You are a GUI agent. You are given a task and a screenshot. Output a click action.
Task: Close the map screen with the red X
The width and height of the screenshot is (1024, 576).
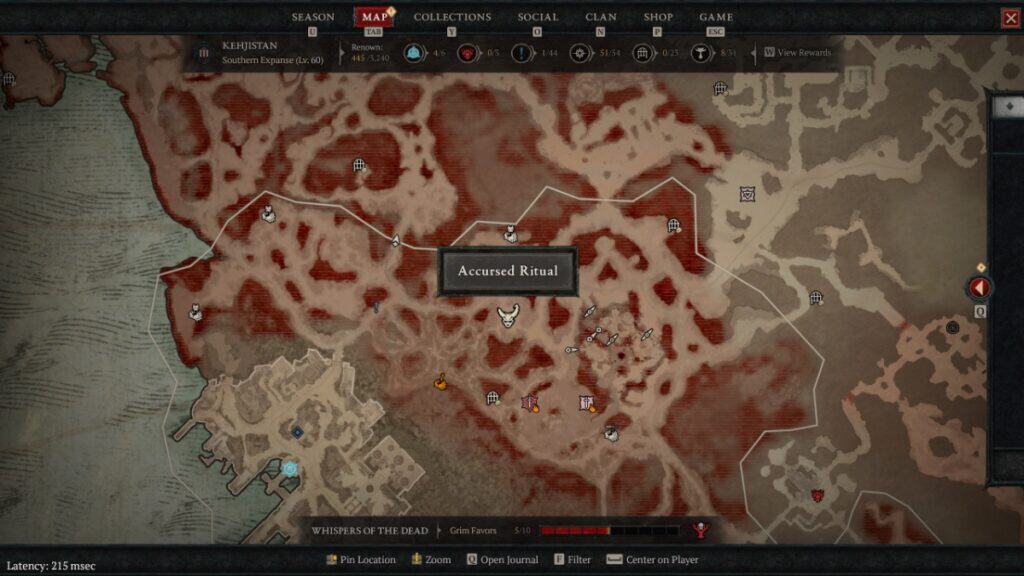(x=1010, y=18)
